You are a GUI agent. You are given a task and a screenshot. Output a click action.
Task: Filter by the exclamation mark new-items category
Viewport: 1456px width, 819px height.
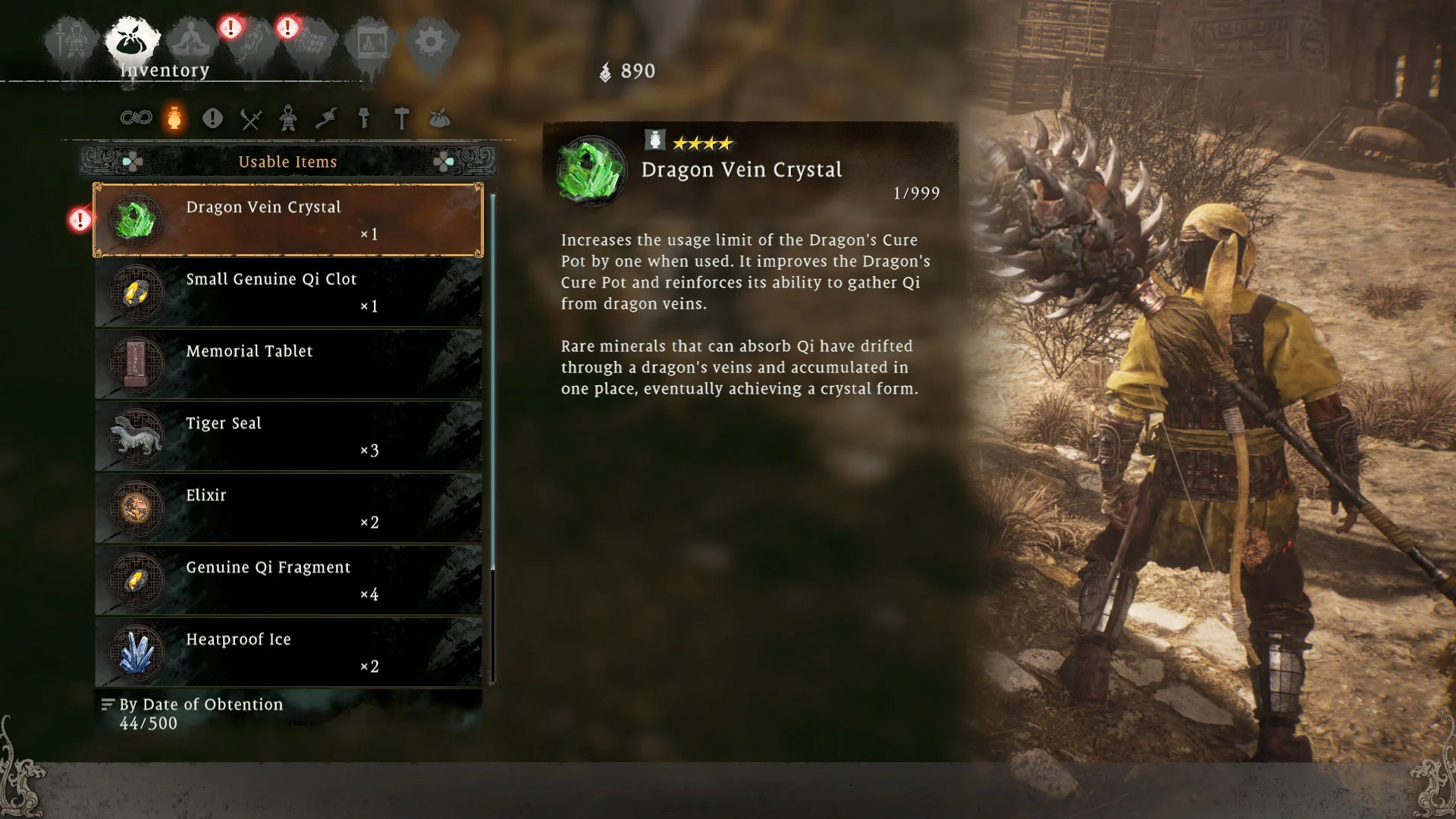click(x=212, y=118)
